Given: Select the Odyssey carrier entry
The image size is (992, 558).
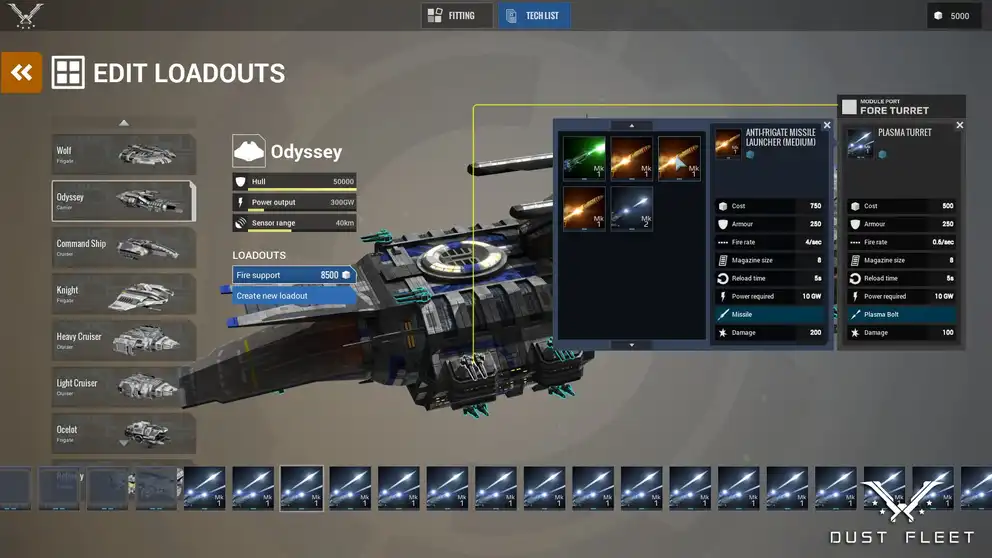Looking at the screenshot, I should point(123,201).
